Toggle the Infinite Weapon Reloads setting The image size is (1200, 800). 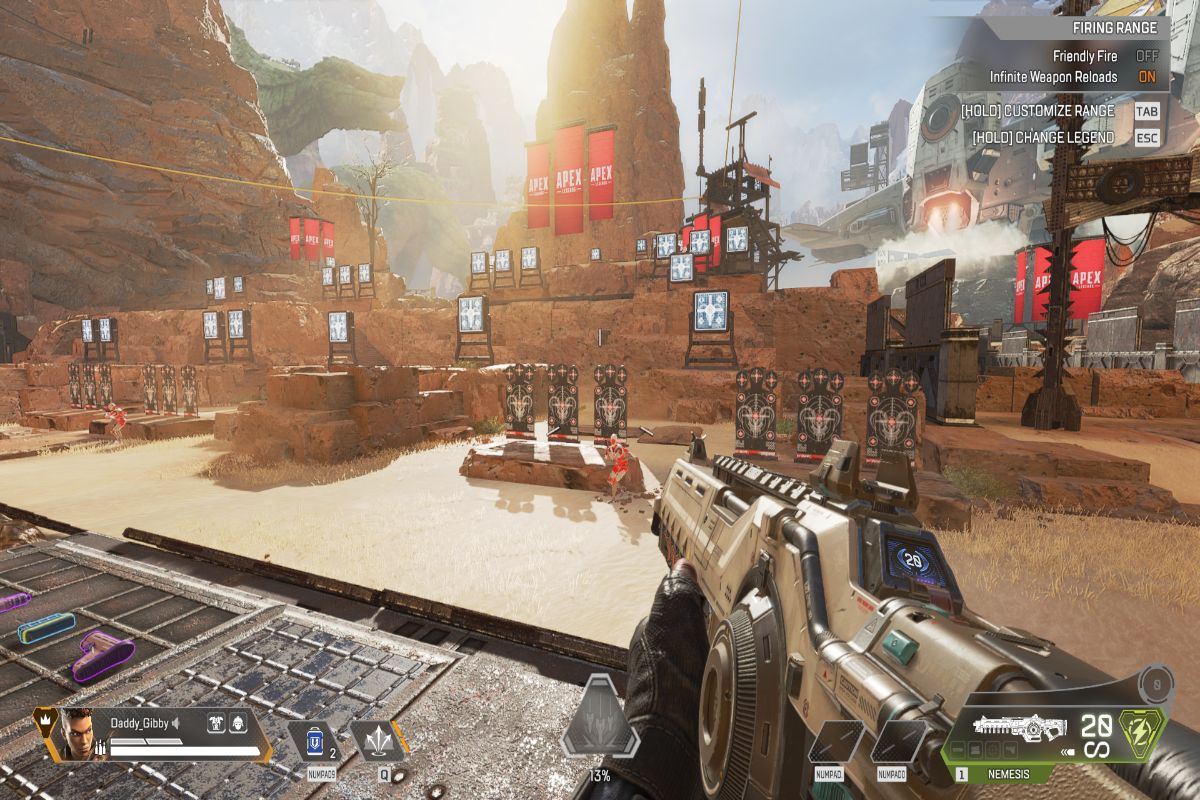[1147, 77]
